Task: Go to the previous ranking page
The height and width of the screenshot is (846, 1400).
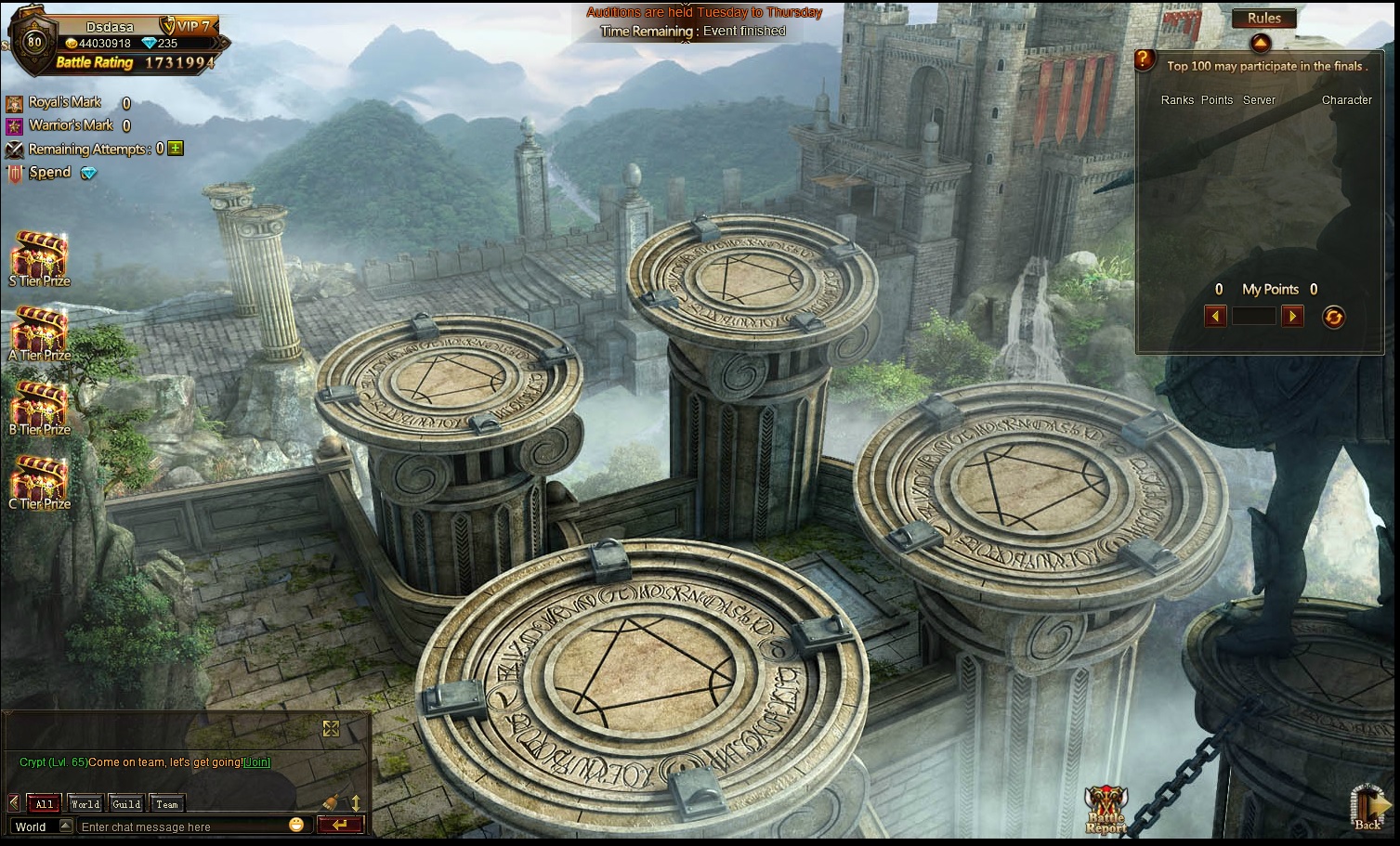Action: [x=1215, y=317]
